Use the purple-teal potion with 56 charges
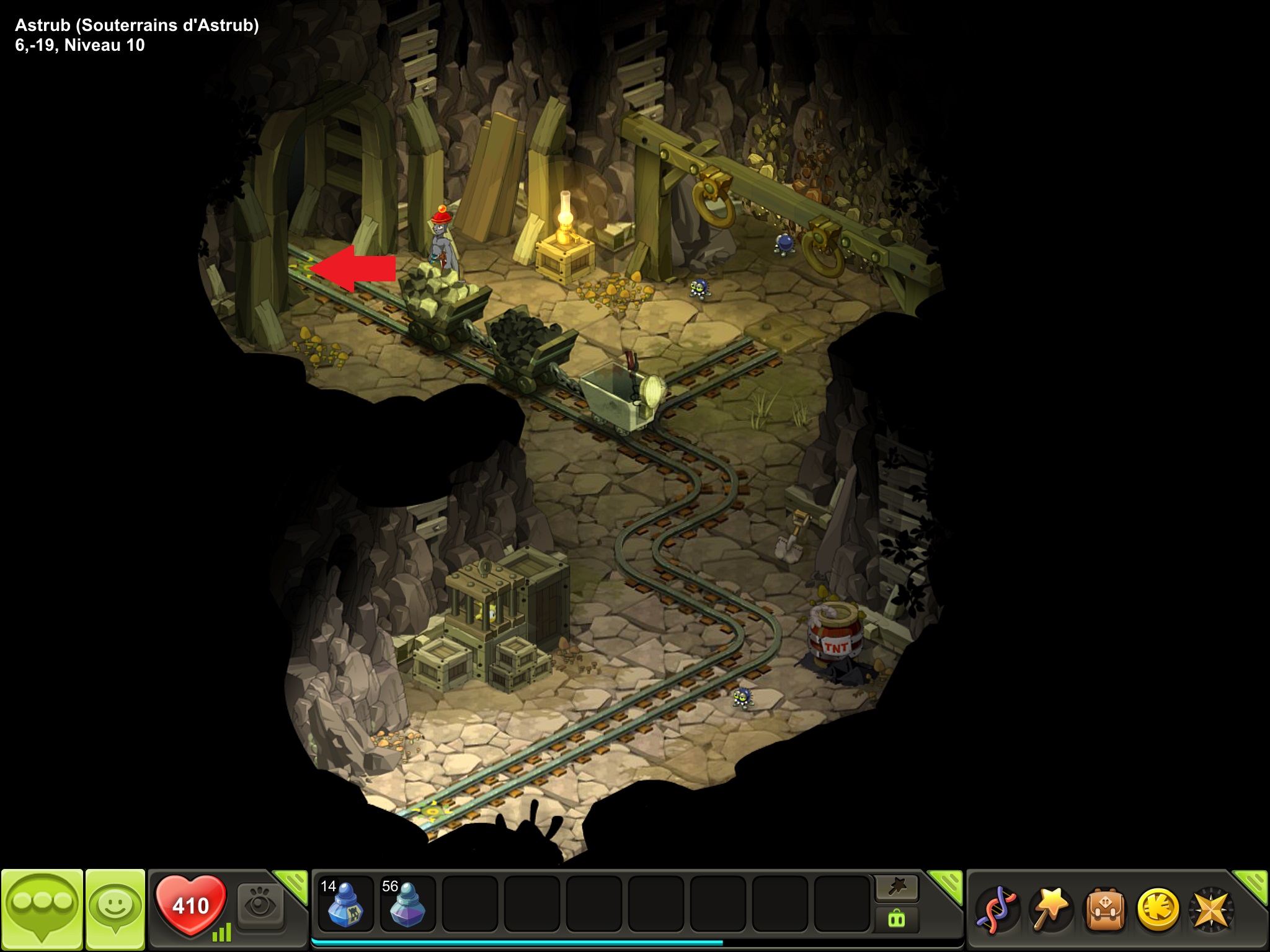Viewport: 1270px width, 952px height. point(407,904)
